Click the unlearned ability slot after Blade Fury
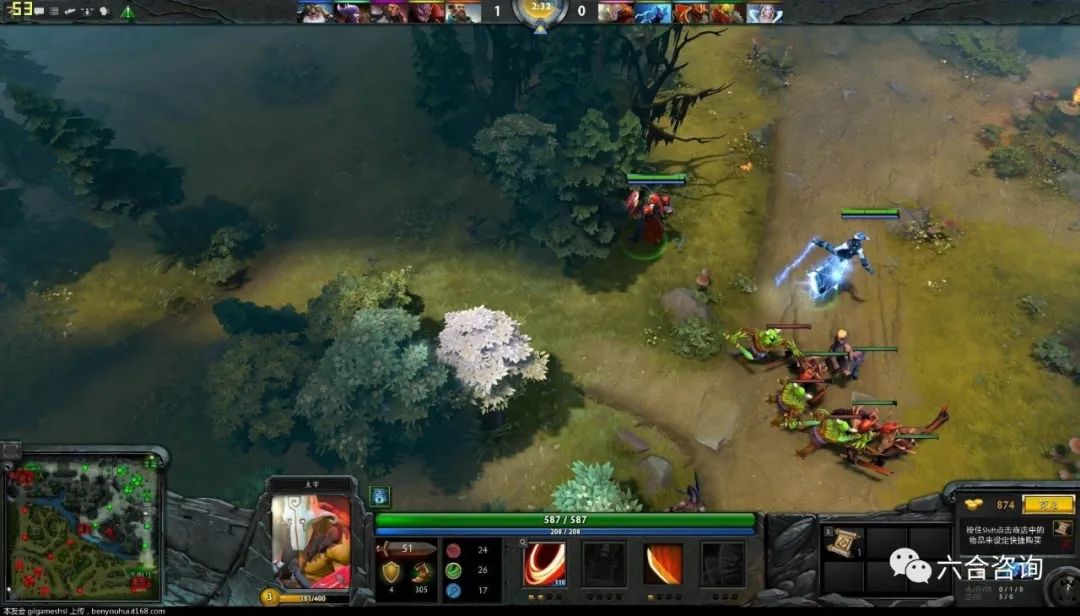Viewport: 1080px width, 616px height. coord(604,564)
